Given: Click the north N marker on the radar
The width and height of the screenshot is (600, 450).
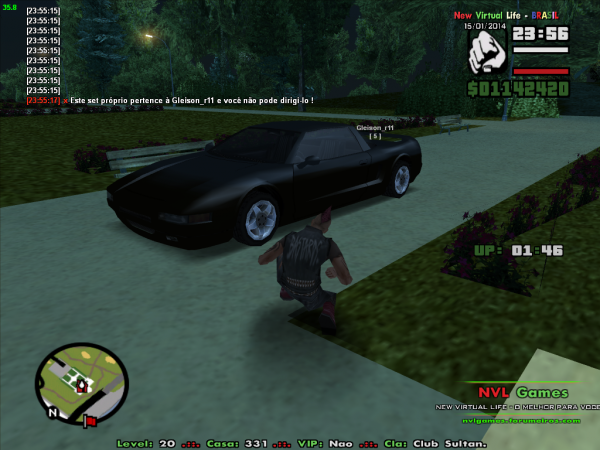Looking at the screenshot, I should 50,412.
